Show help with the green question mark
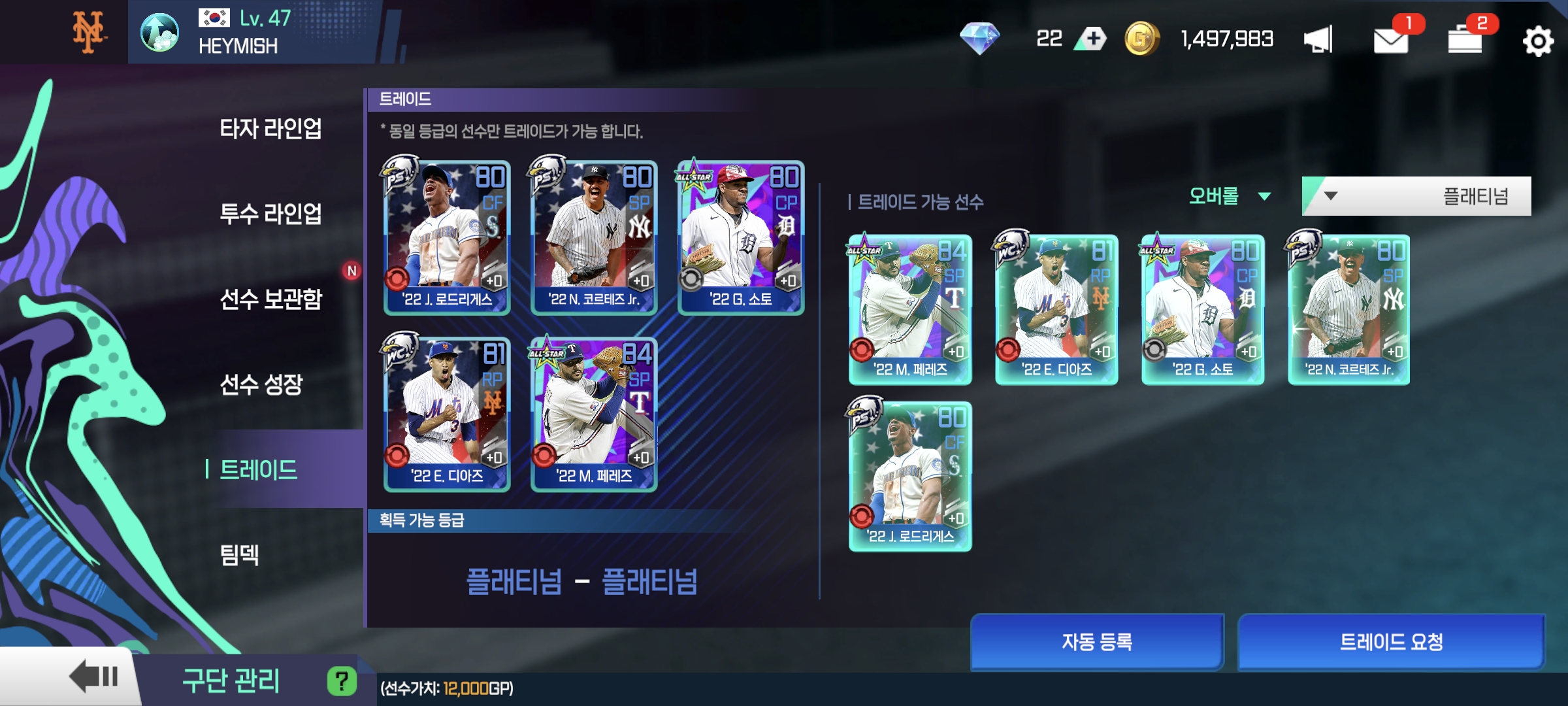This screenshot has height=706, width=1568. click(x=342, y=681)
